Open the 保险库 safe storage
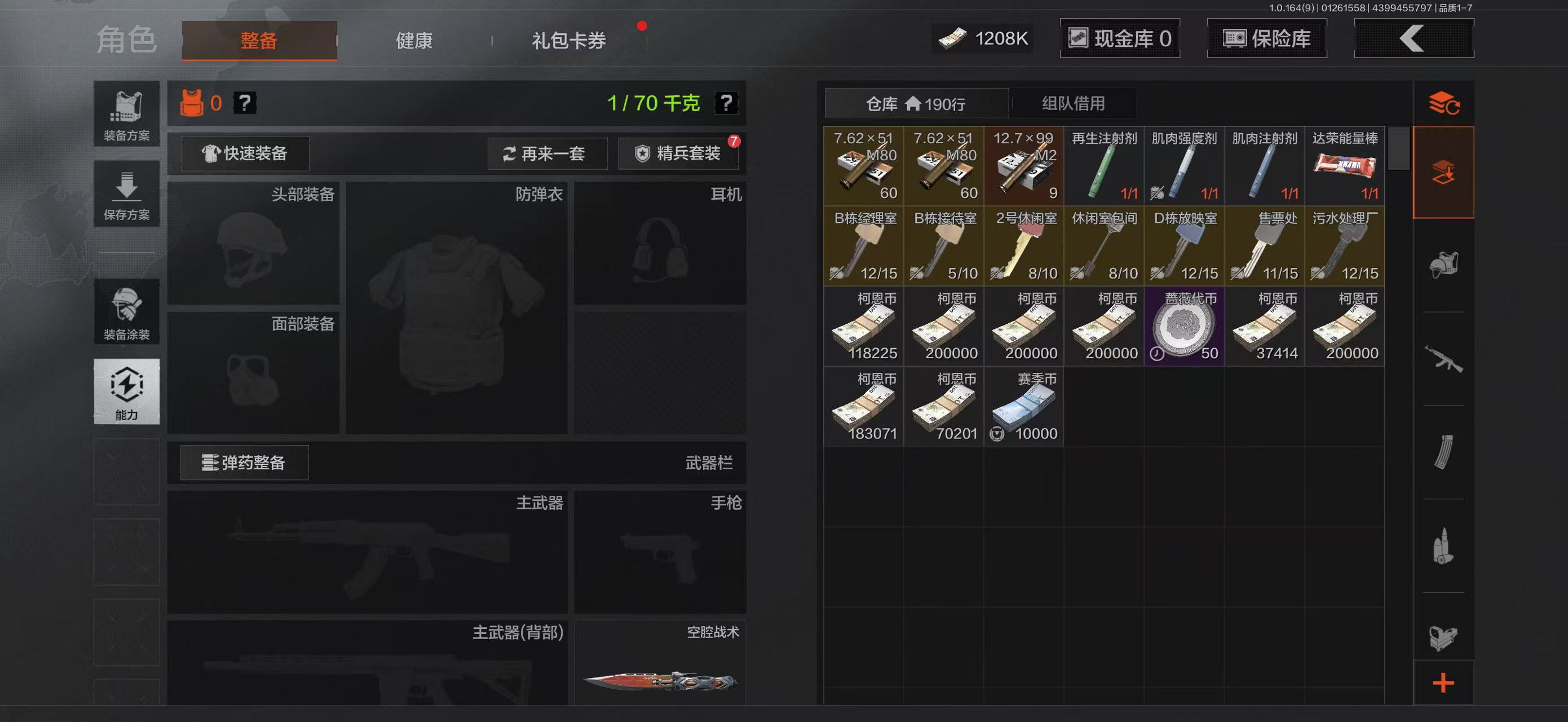 pos(1266,38)
